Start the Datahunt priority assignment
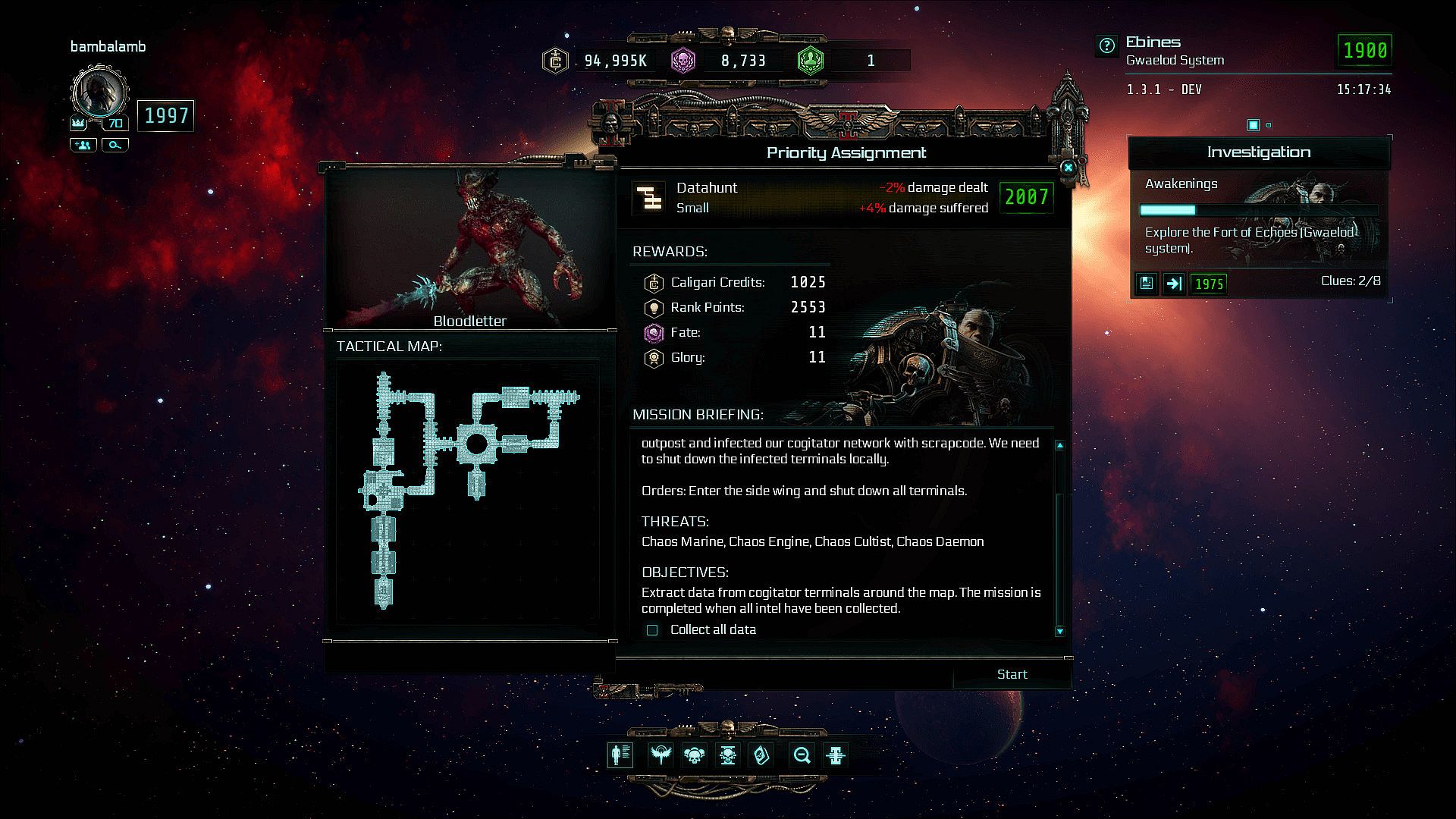Screen dimensions: 1456x819 coord(1012,674)
